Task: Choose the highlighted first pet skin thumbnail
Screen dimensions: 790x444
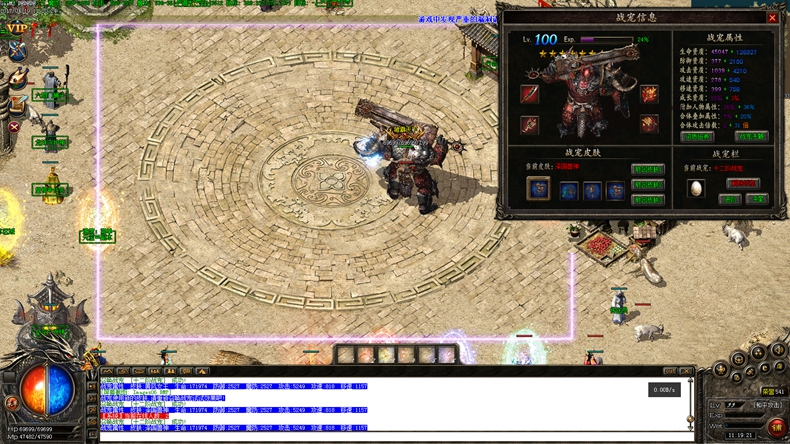Action: point(538,189)
